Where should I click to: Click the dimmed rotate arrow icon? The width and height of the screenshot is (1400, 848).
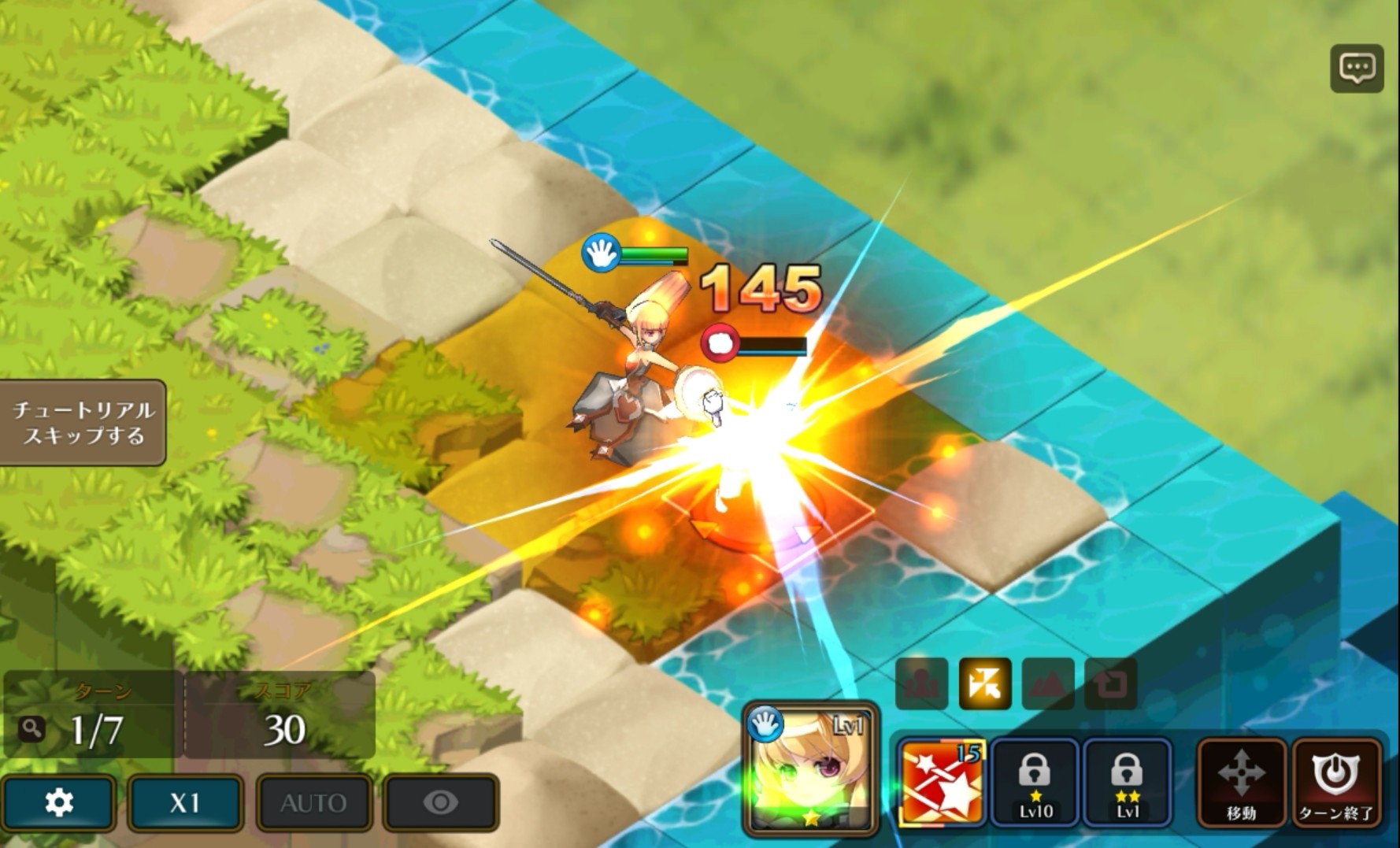1111,683
